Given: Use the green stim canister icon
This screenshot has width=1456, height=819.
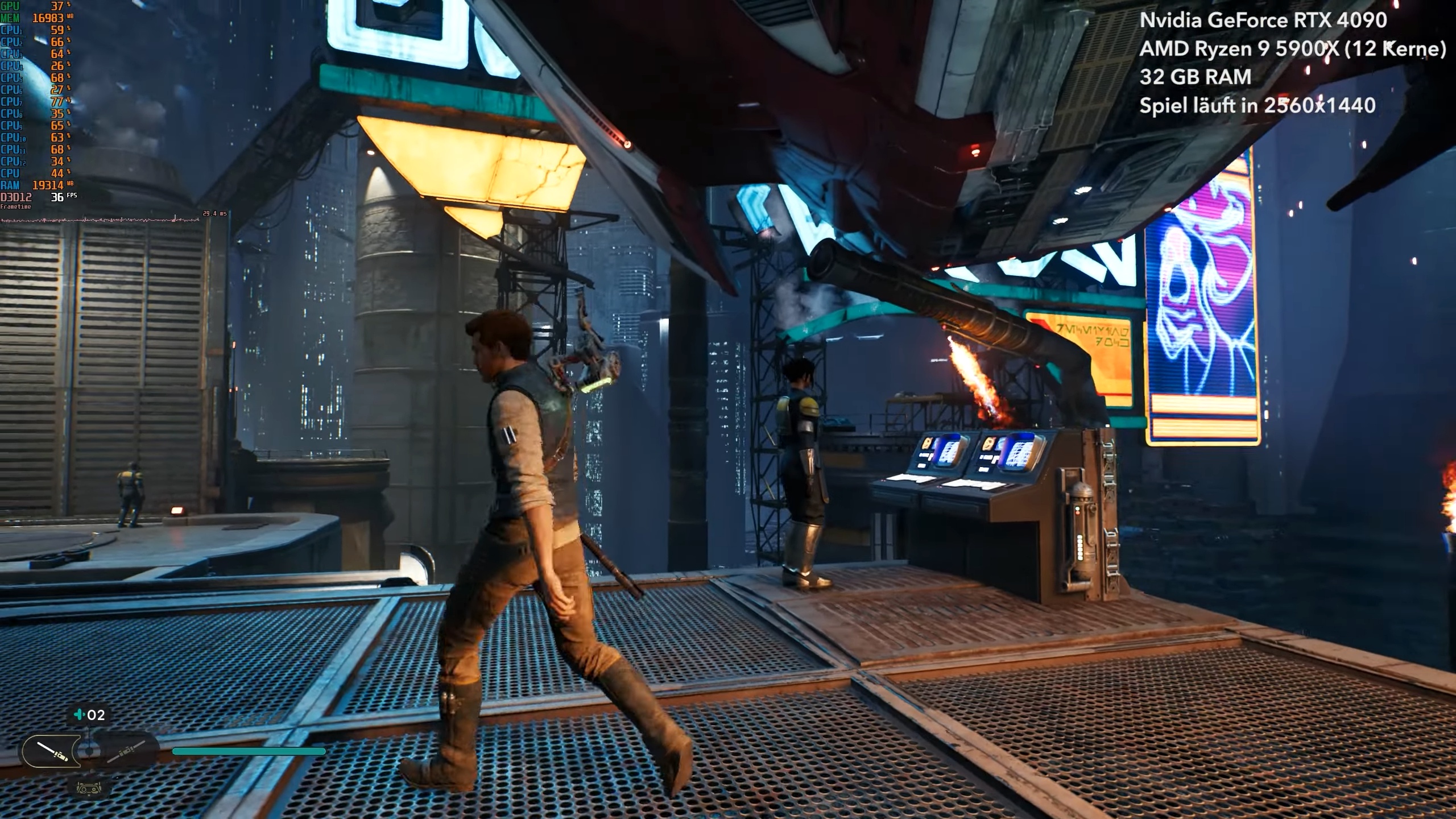Looking at the screenshot, I should pos(79,715).
